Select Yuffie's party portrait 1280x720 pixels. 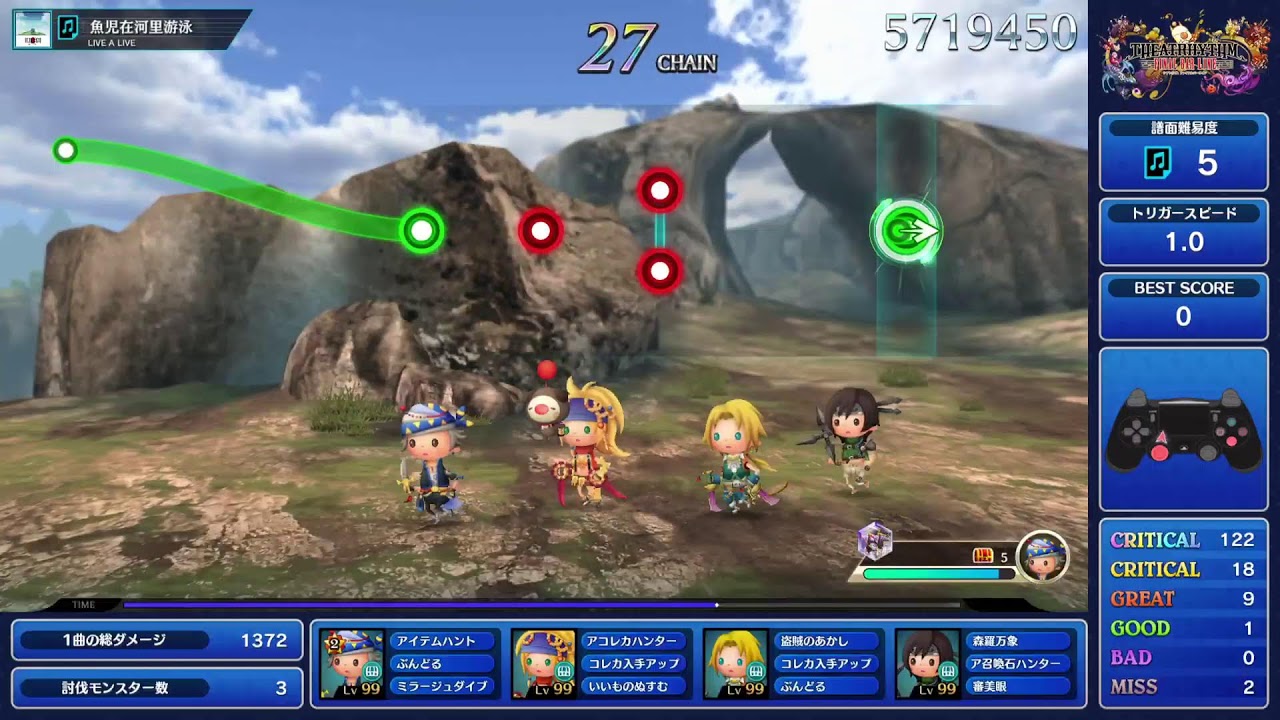(x=928, y=663)
